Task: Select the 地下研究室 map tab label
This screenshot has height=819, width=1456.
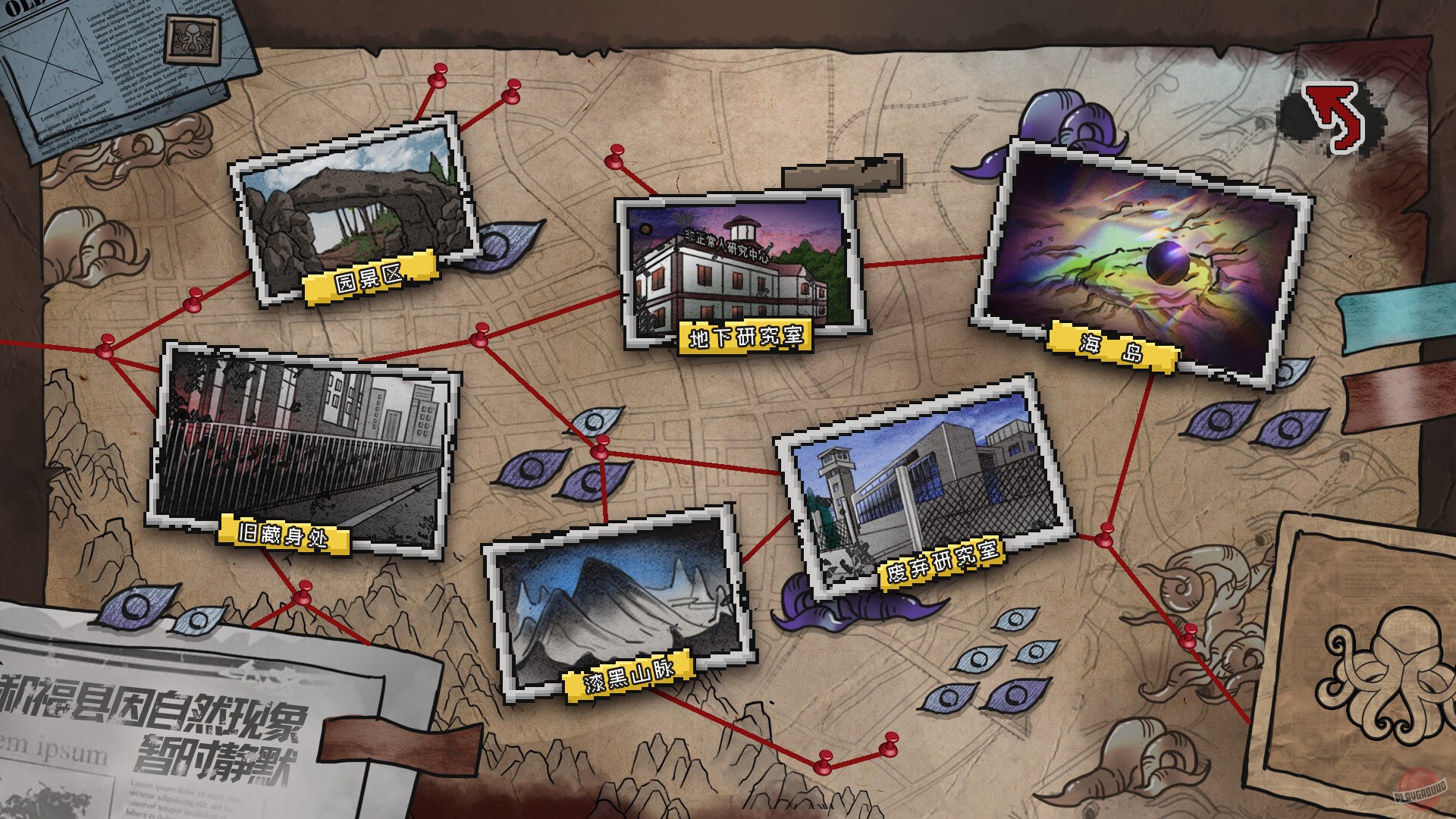Action: [747, 336]
